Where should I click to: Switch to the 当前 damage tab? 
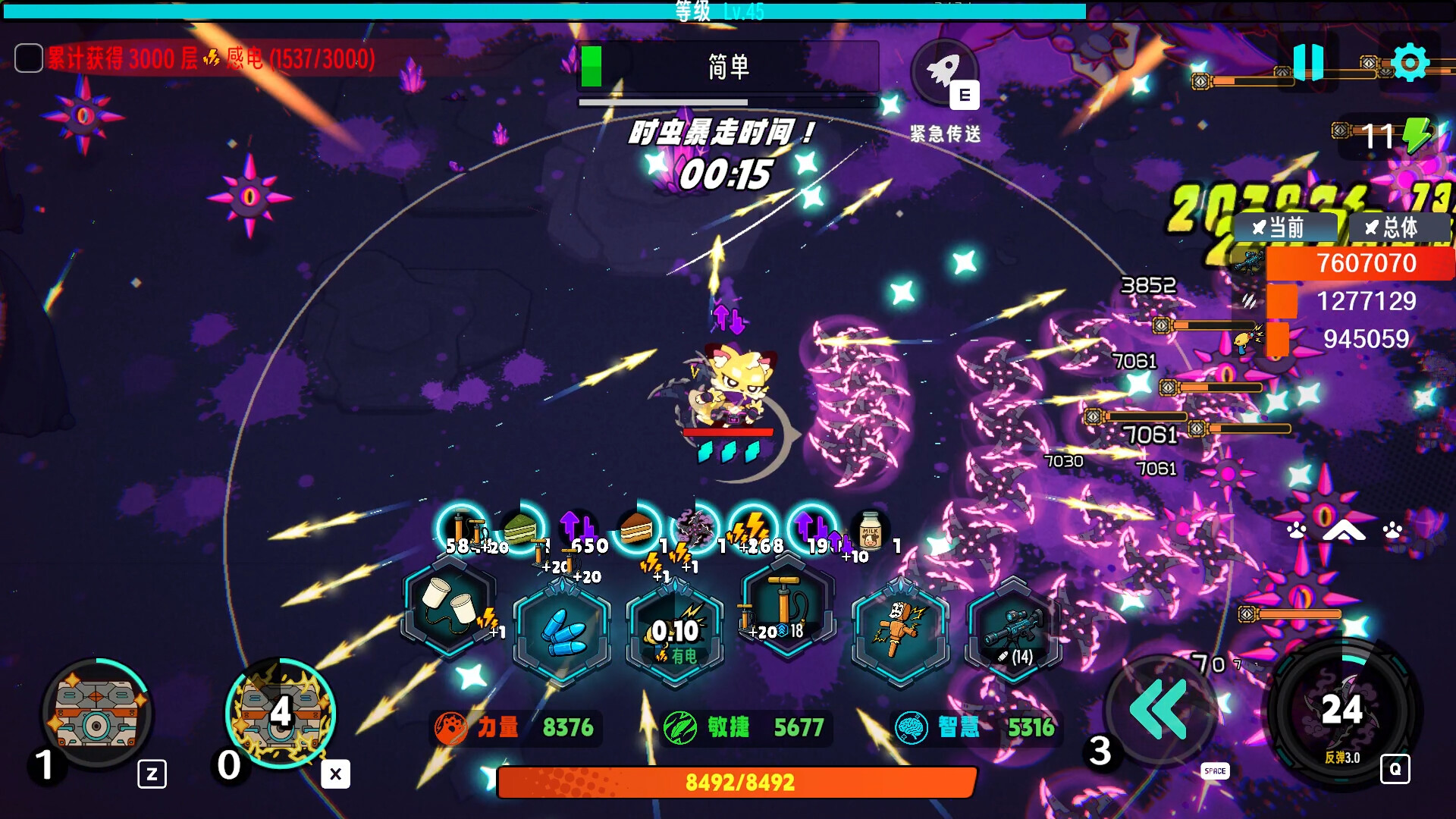1285,227
